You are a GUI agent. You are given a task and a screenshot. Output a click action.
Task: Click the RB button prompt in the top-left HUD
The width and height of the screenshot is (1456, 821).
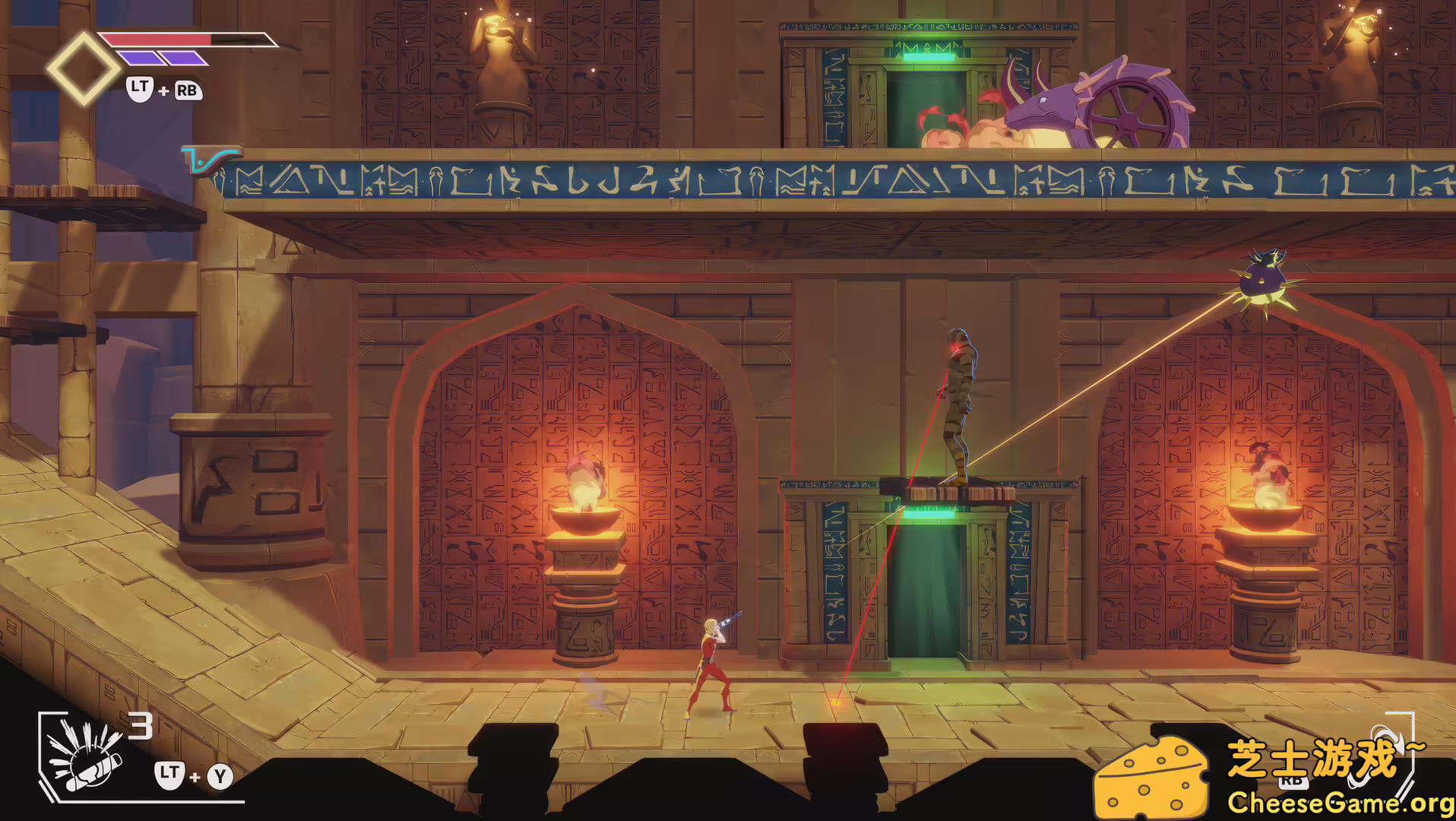pyautogui.click(x=188, y=90)
